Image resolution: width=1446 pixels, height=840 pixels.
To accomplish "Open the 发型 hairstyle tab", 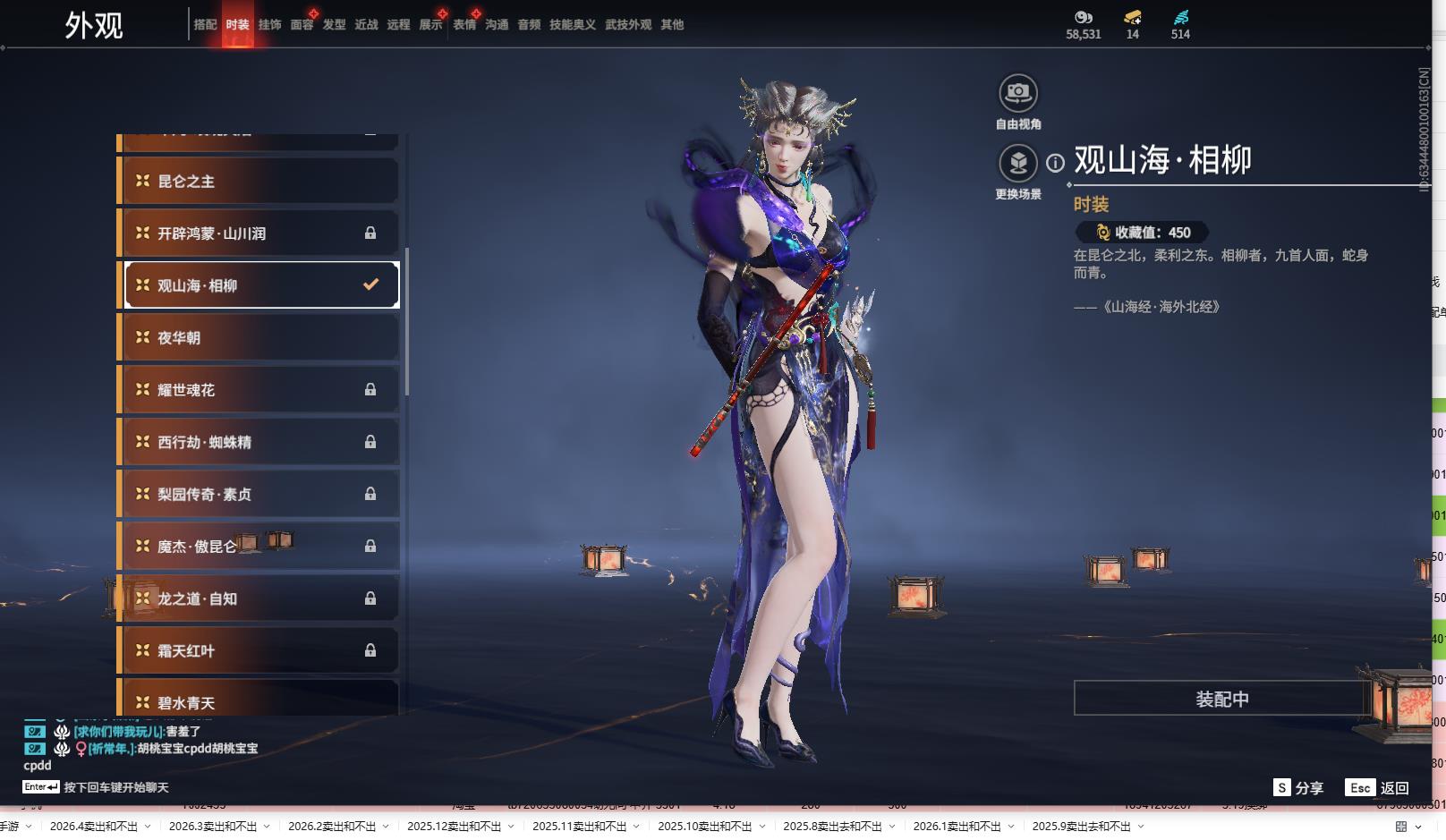I will (x=334, y=25).
